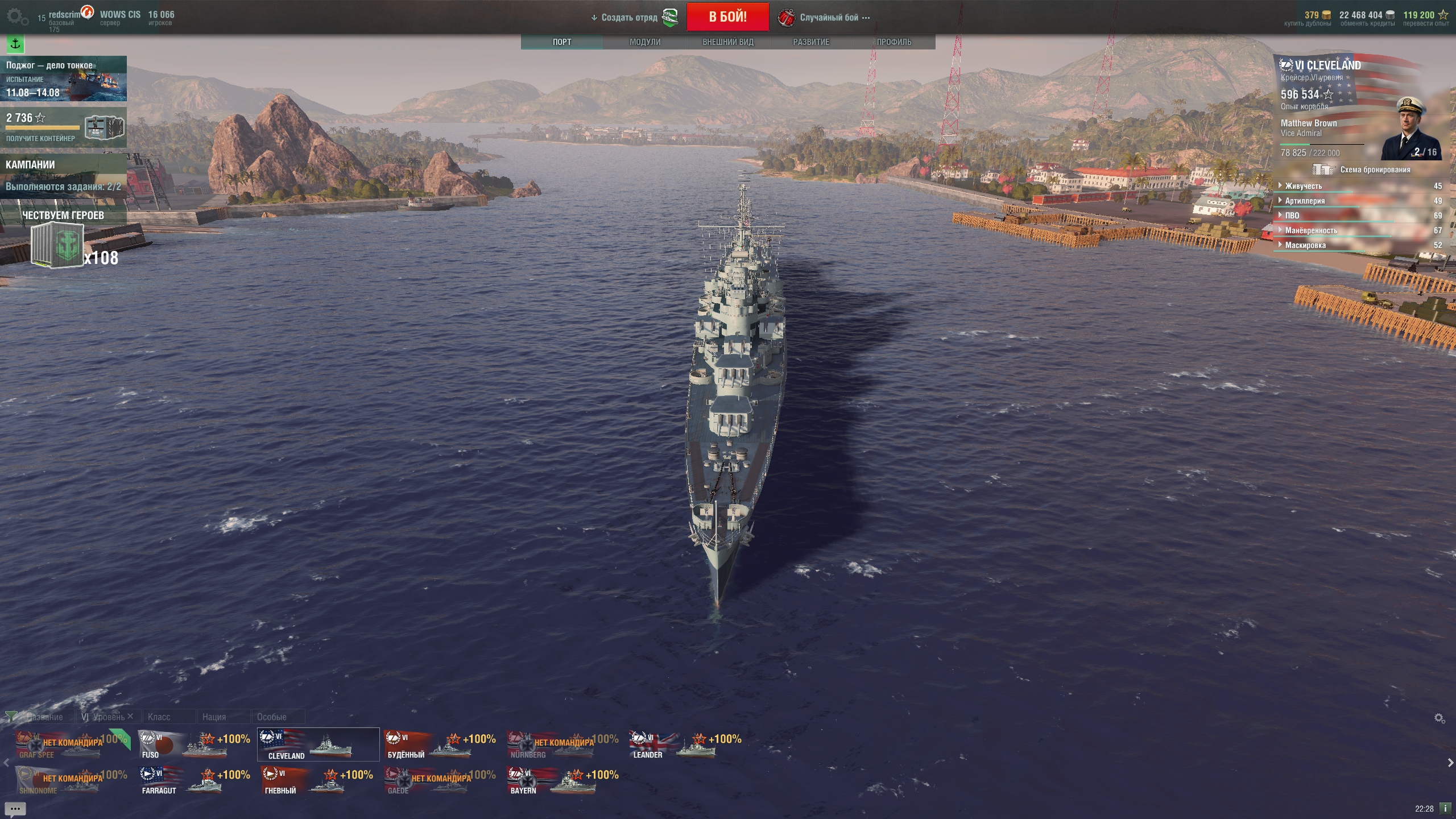Switch to the ВНЕШНИЙ ВИД tab
Image resolution: width=1456 pixels, height=819 pixels.
727,42
